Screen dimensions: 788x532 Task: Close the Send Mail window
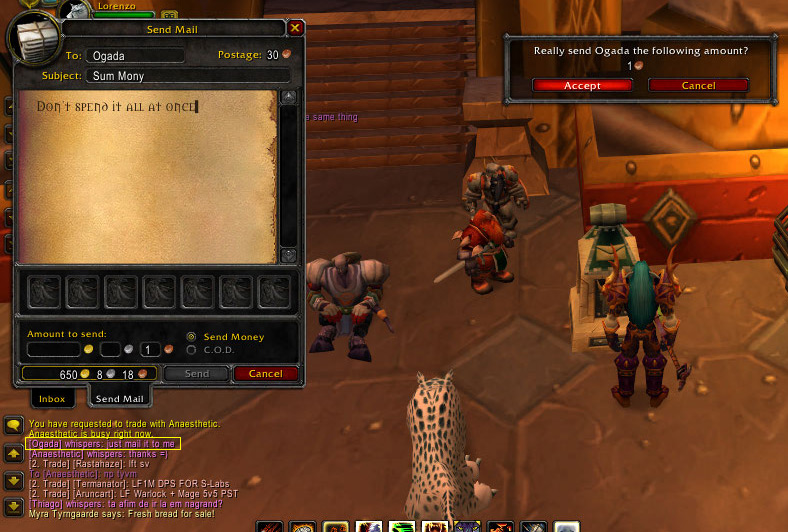tap(295, 29)
